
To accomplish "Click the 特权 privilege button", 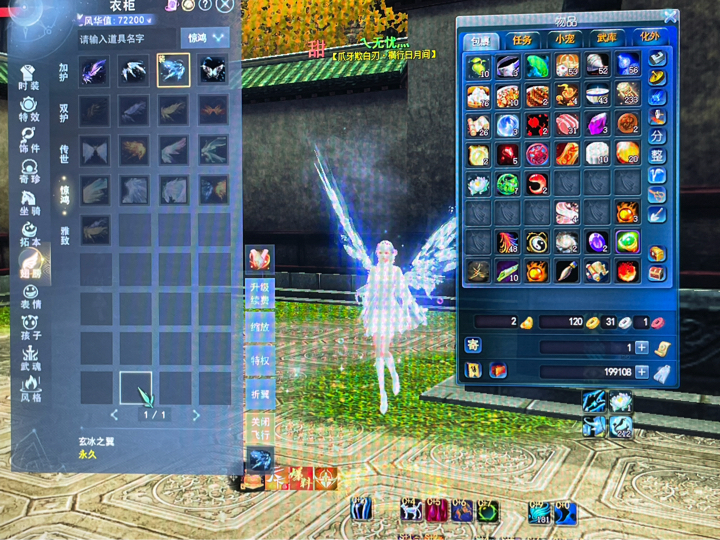I will click(259, 360).
